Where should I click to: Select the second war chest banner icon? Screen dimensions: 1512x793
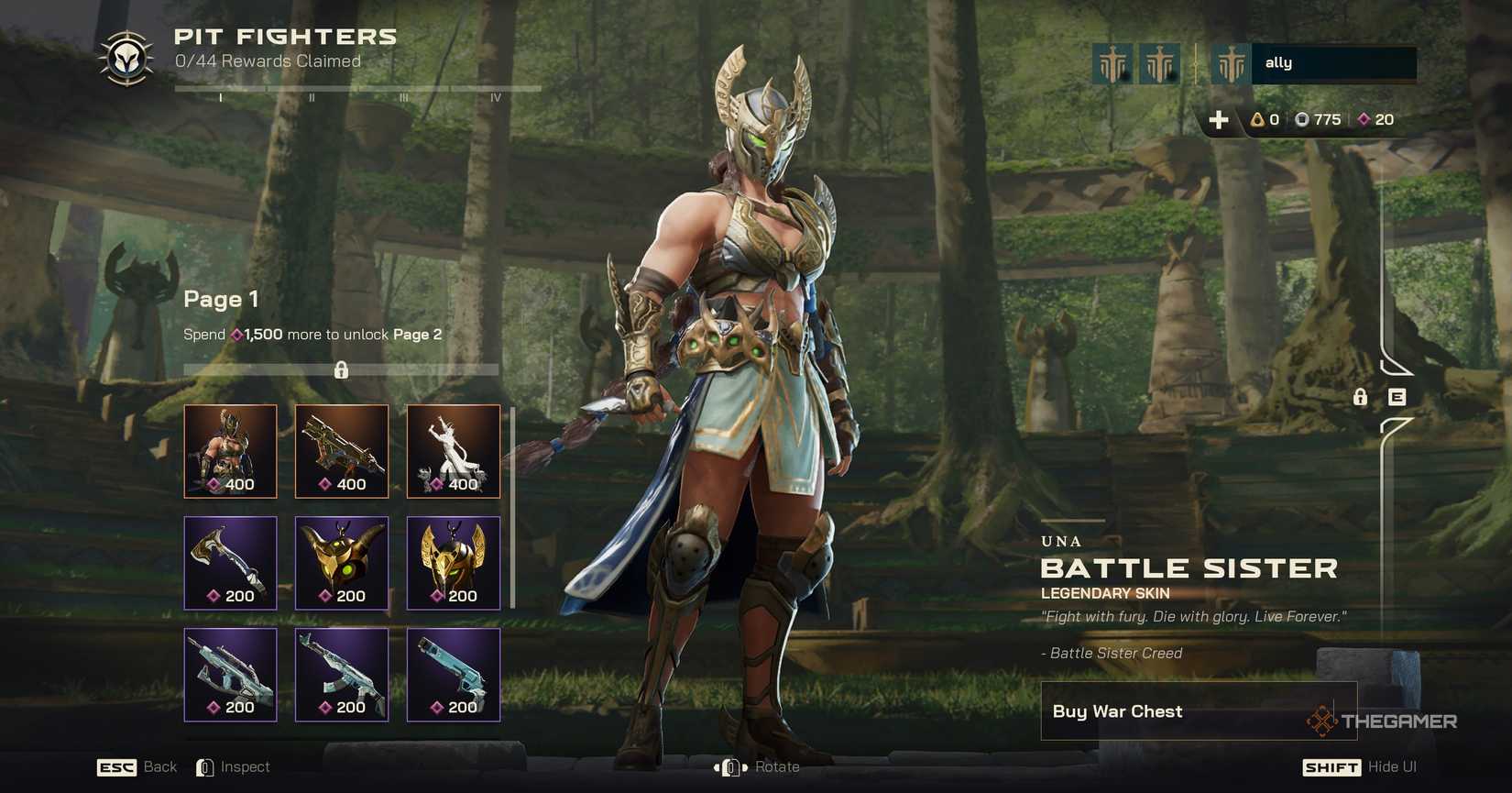[1158, 62]
